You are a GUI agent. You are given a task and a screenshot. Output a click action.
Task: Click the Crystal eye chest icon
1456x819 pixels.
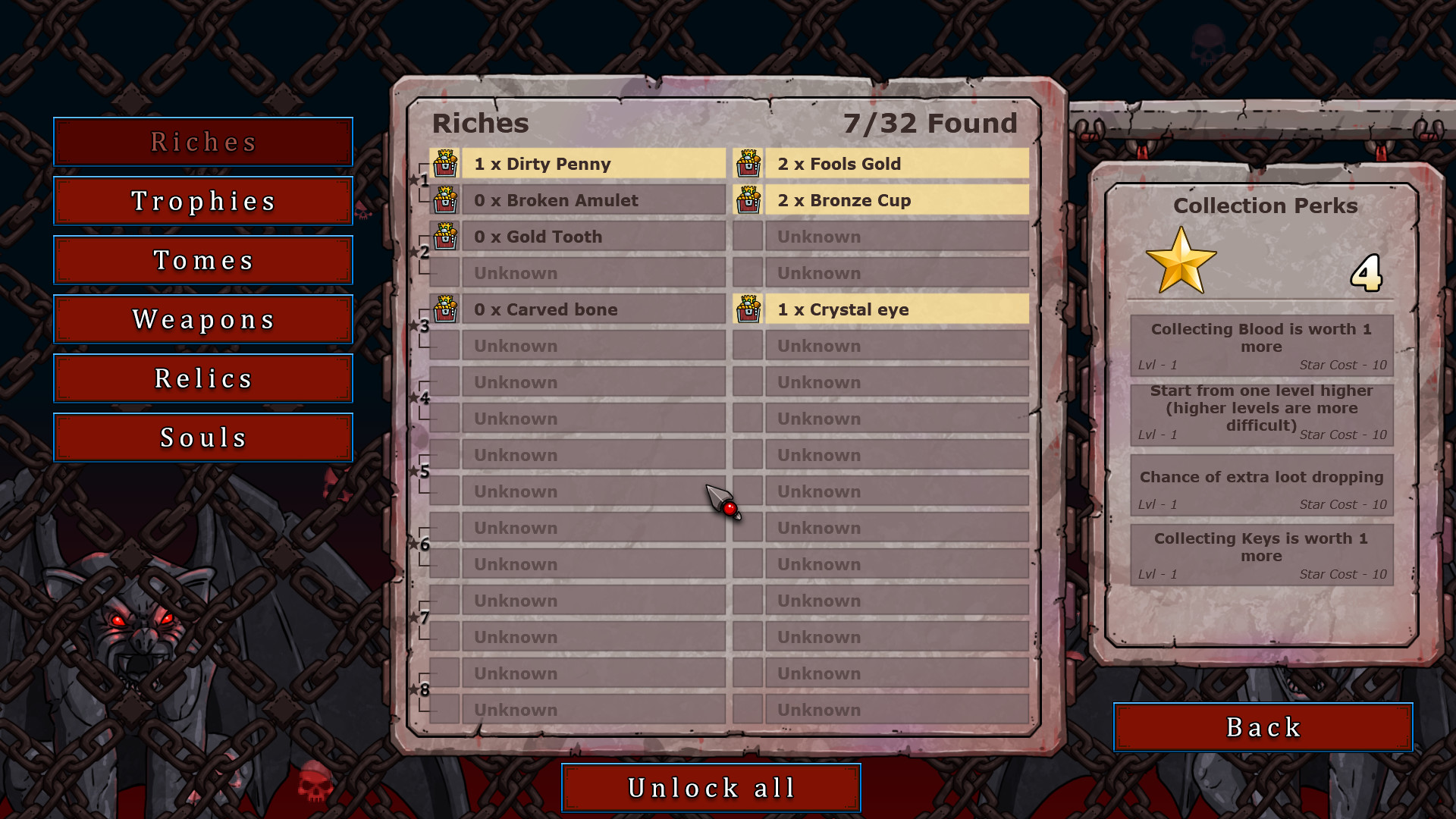coord(750,309)
